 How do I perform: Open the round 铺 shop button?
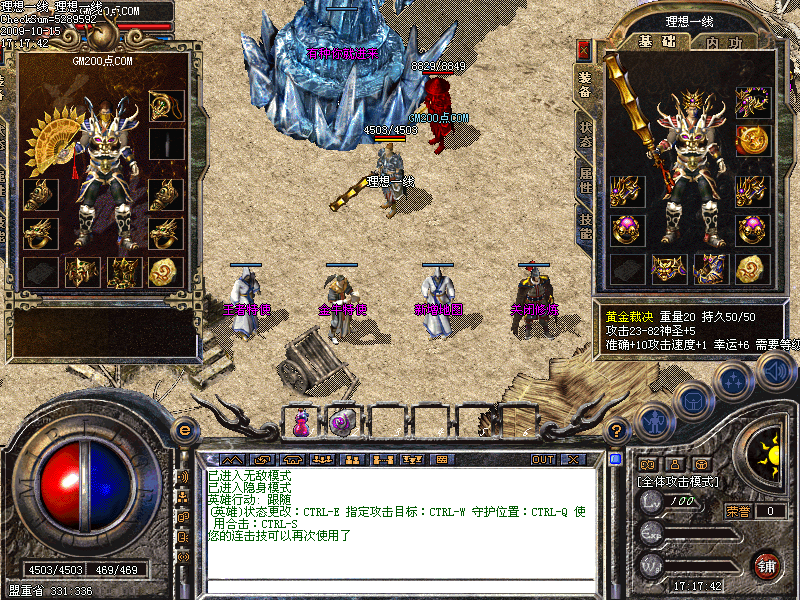[x=766, y=565]
